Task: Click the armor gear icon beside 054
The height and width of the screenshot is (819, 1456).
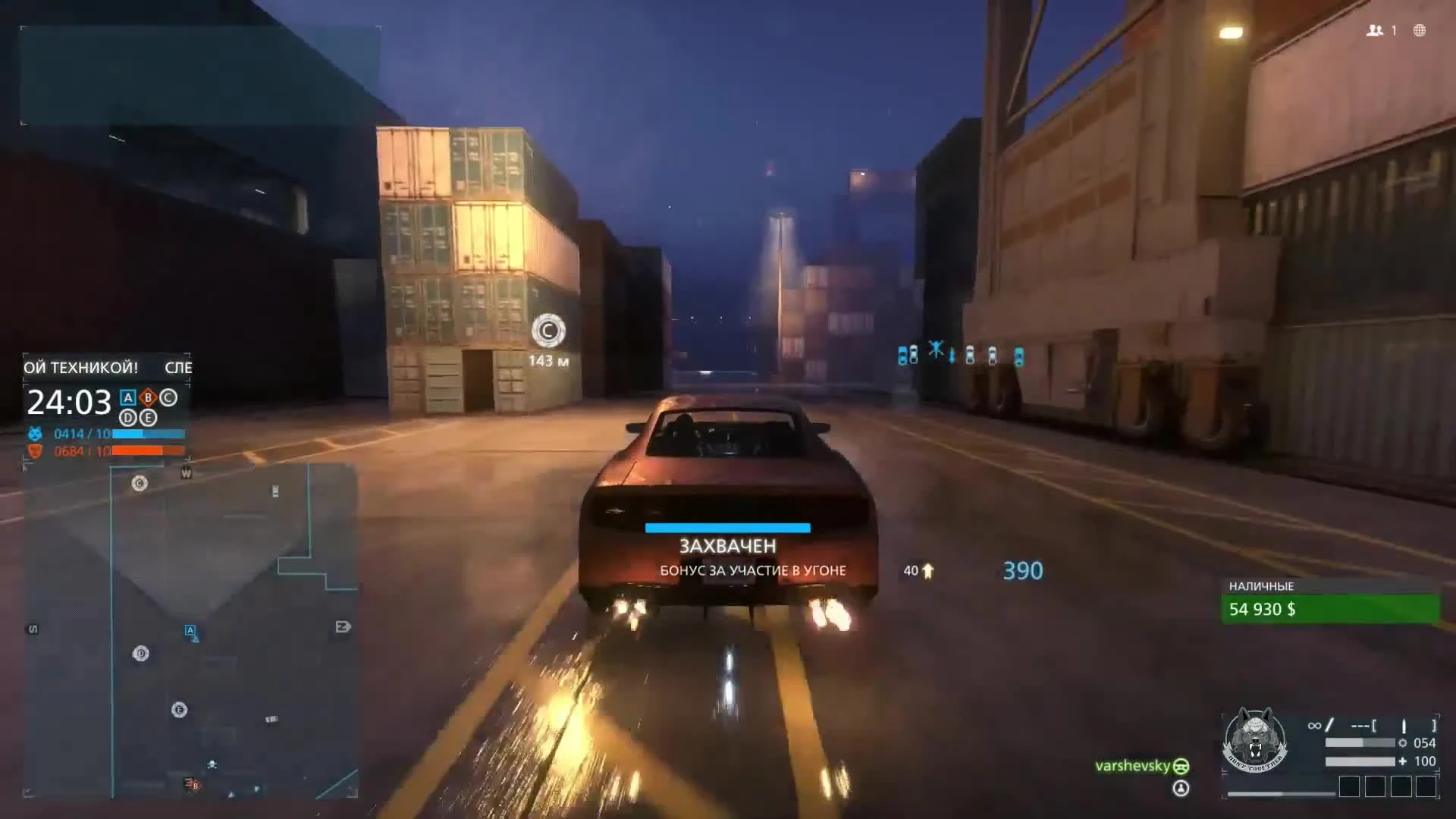Action: pos(1403,743)
